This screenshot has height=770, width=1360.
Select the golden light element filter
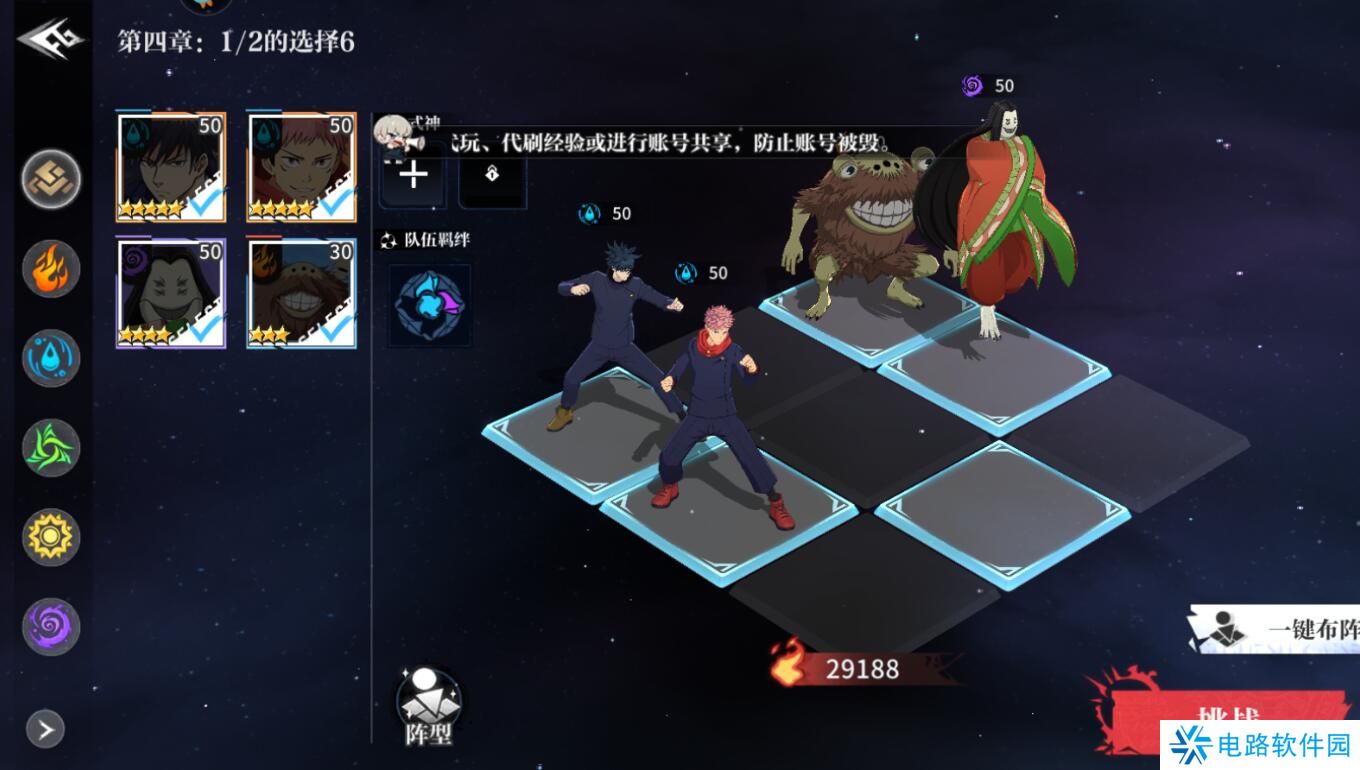point(49,536)
